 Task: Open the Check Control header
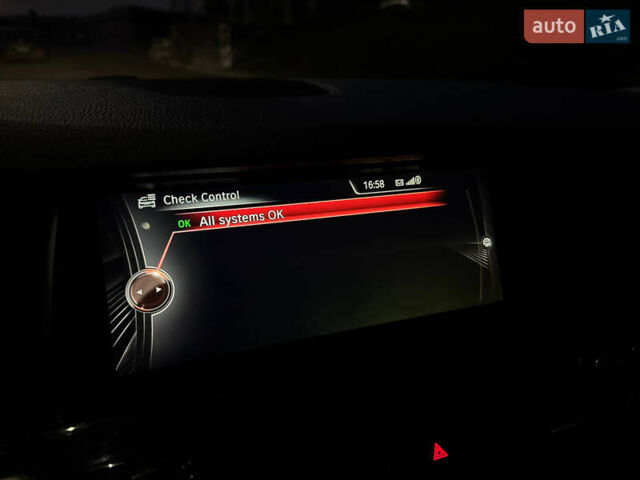pyautogui.click(x=201, y=198)
